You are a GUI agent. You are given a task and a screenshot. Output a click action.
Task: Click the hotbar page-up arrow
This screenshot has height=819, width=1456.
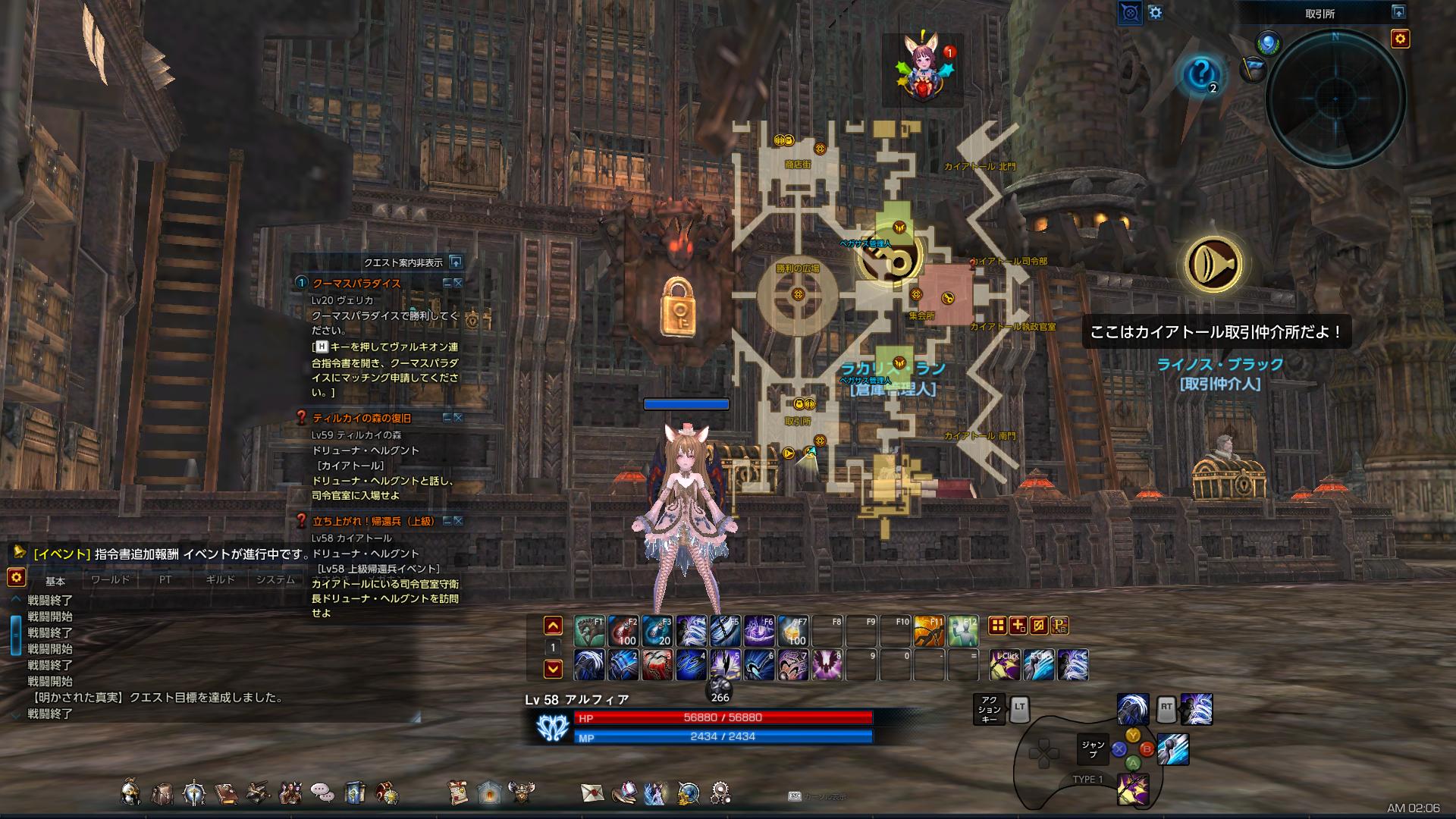click(551, 625)
